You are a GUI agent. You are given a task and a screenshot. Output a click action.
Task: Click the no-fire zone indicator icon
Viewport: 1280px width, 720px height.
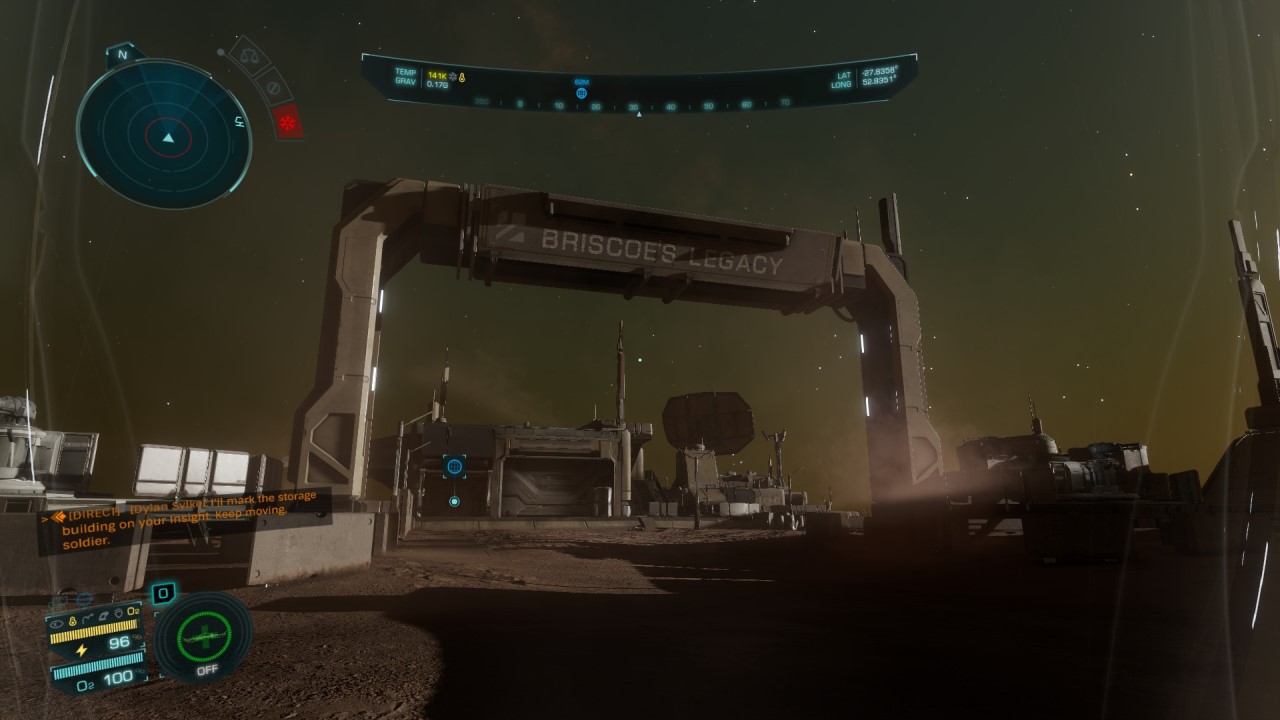click(273, 88)
